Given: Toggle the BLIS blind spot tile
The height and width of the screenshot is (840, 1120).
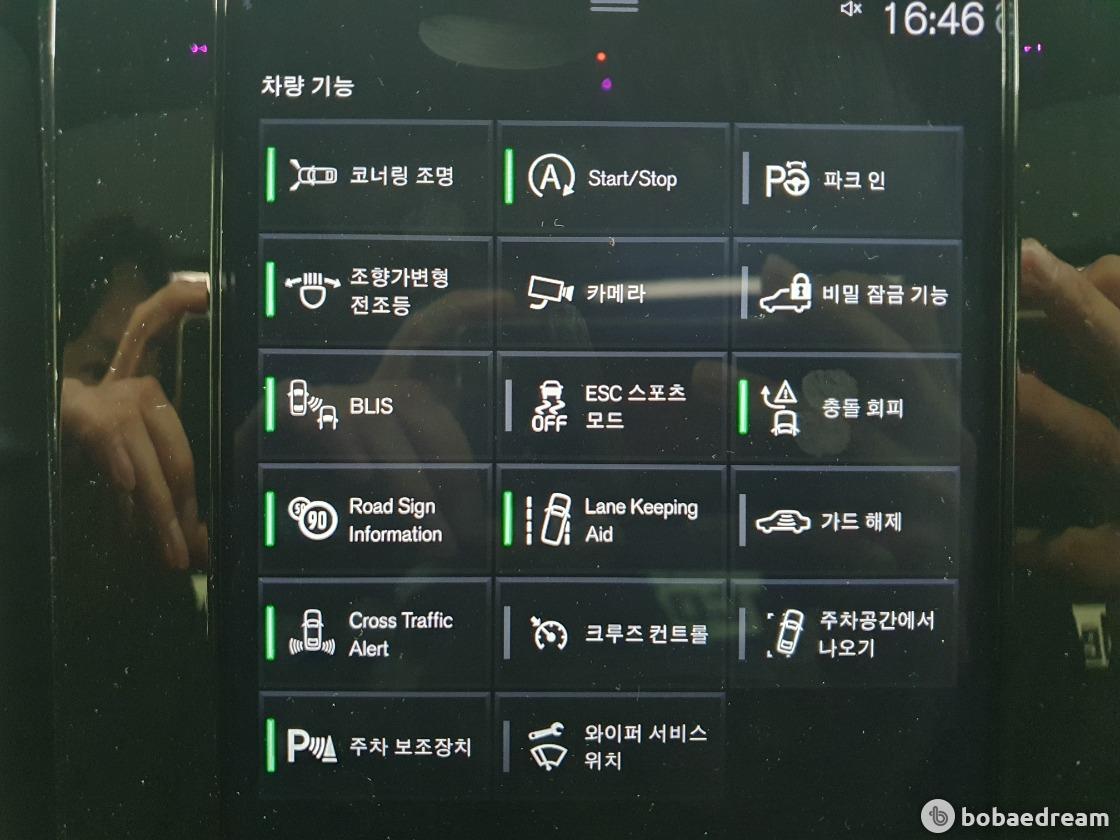Looking at the screenshot, I should click(376, 405).
